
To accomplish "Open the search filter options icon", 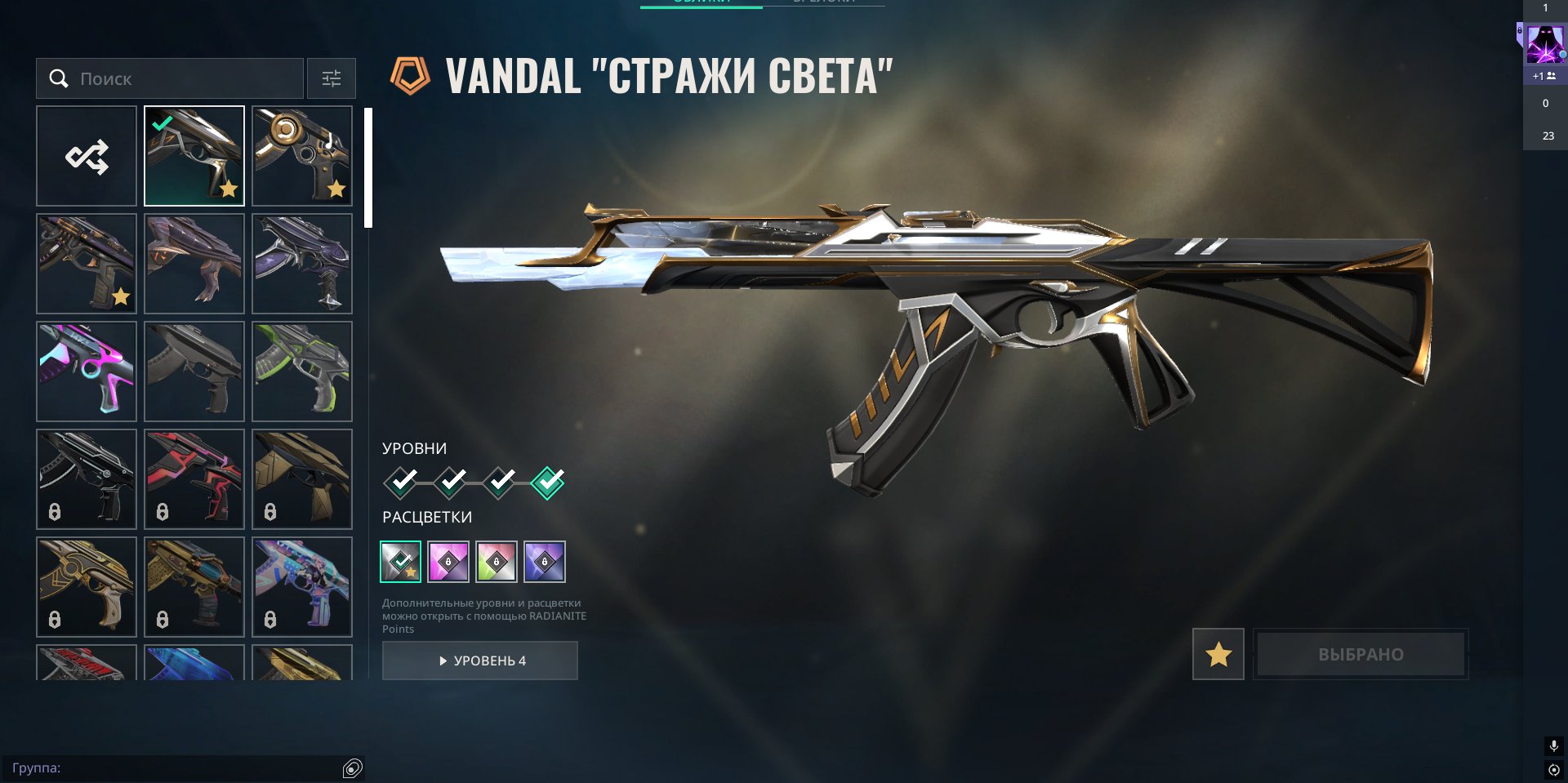I will pyautogui.click(x=332, y=78).
